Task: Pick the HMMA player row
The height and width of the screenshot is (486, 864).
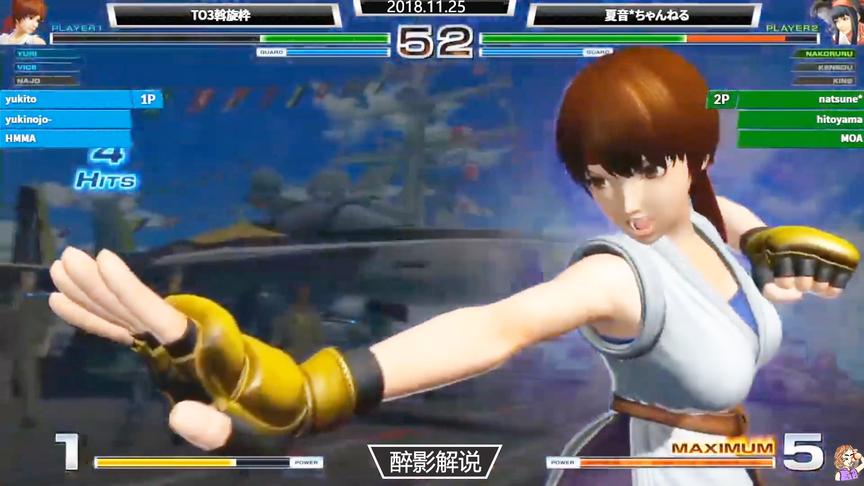Action: [65, 138]
